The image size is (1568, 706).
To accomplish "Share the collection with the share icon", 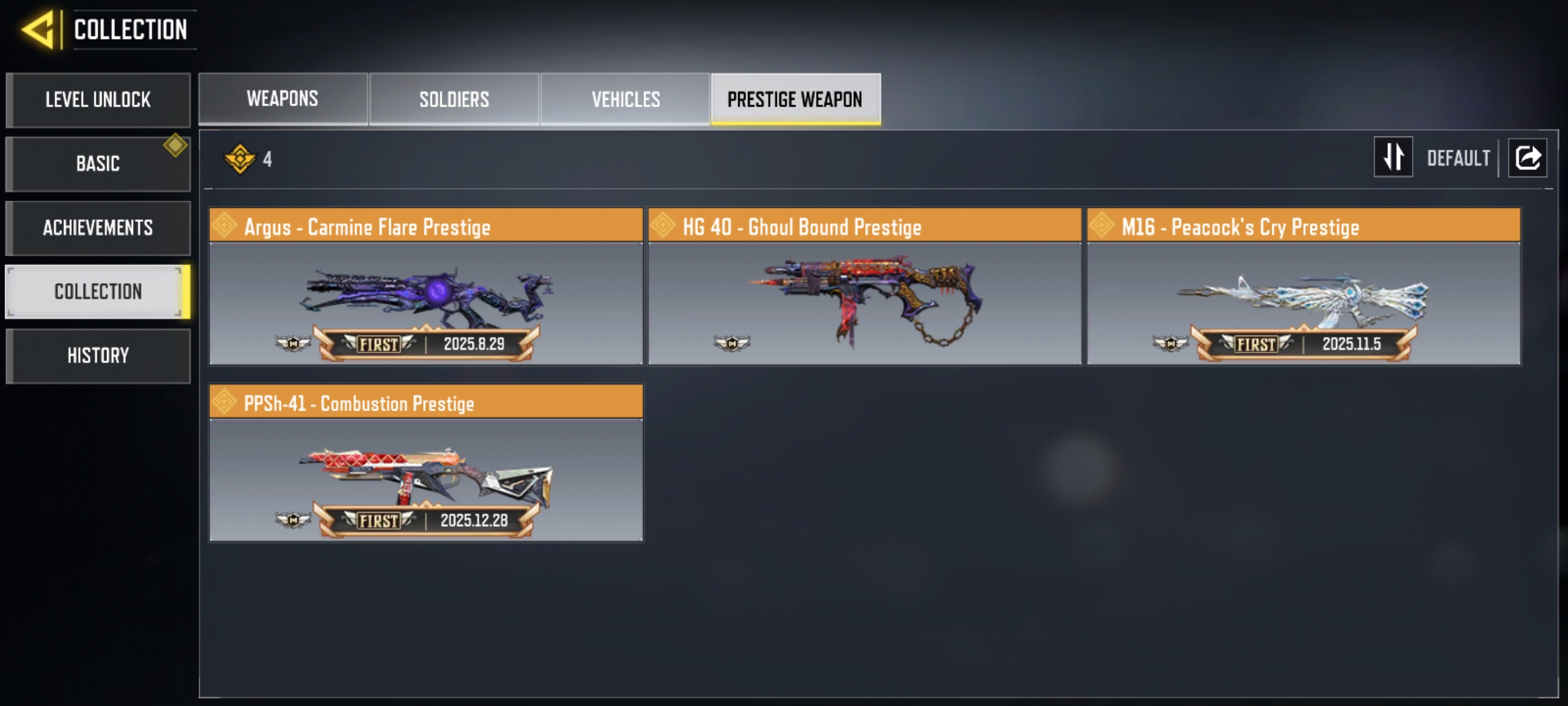I will click(1527, 158).
